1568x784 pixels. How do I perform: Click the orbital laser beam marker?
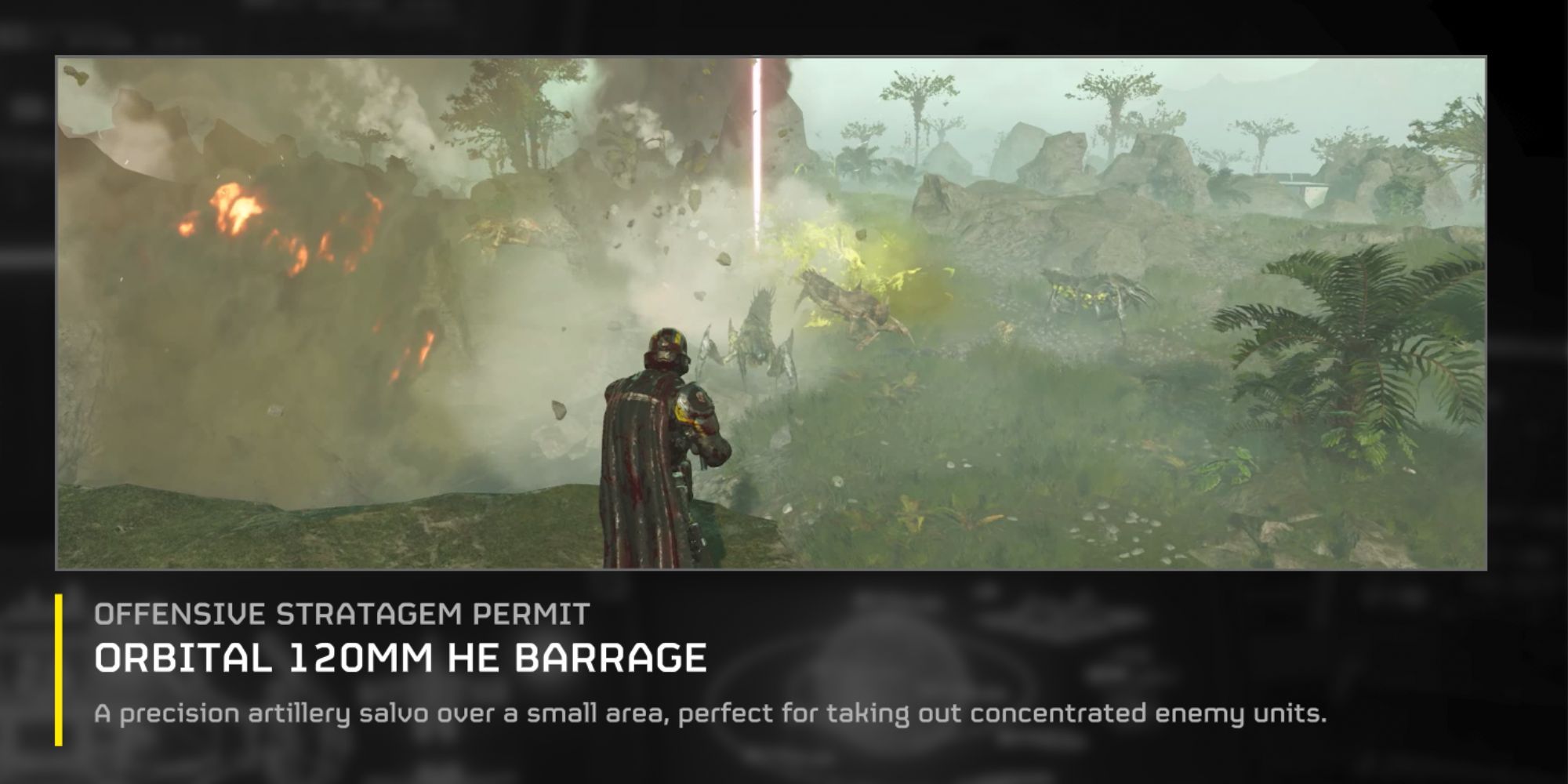(x=755, y=157)
